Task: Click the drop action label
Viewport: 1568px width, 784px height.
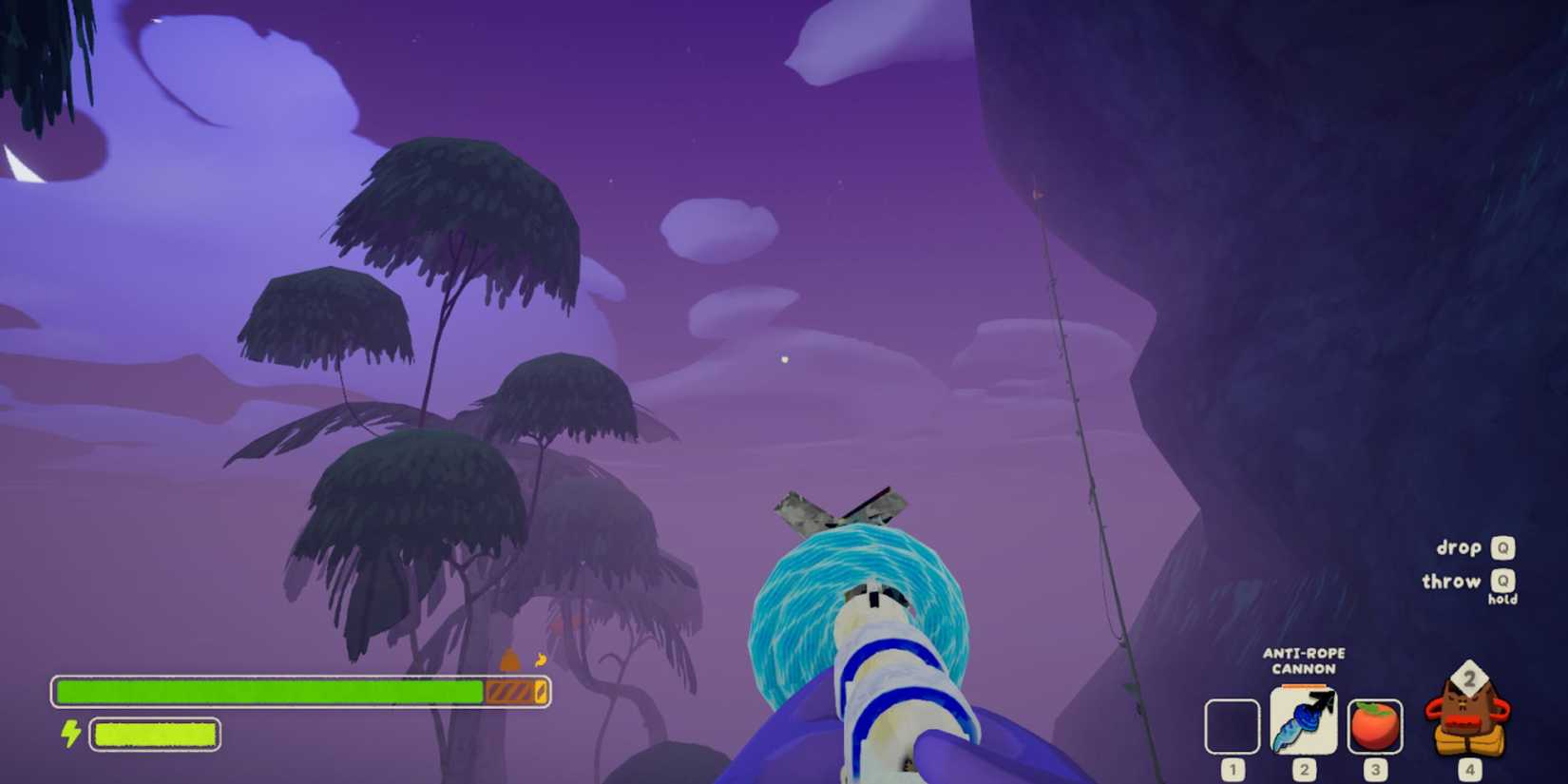Action: coord(1461,547)
